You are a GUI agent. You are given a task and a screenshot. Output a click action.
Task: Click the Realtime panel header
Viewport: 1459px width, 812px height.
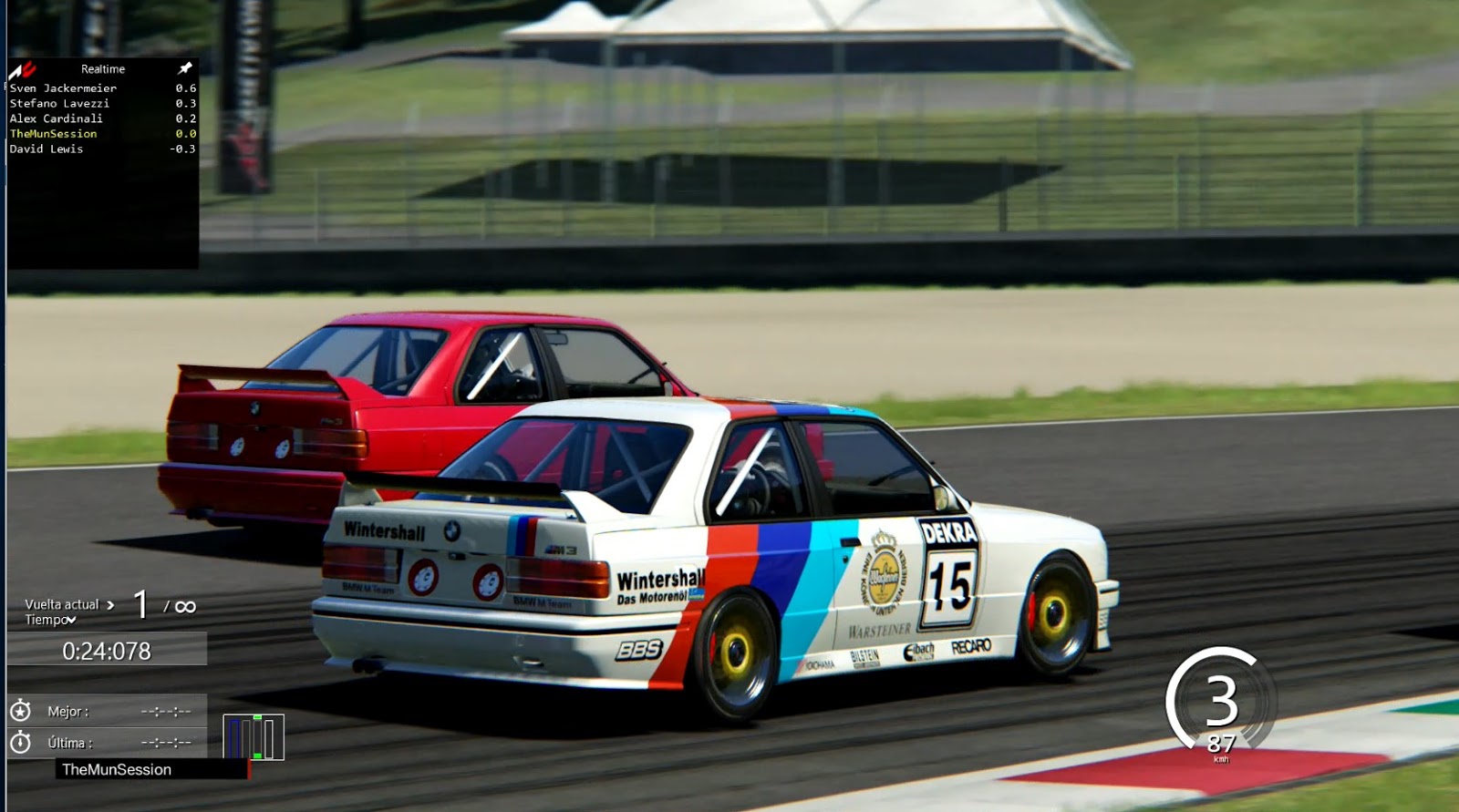[103, 67]
